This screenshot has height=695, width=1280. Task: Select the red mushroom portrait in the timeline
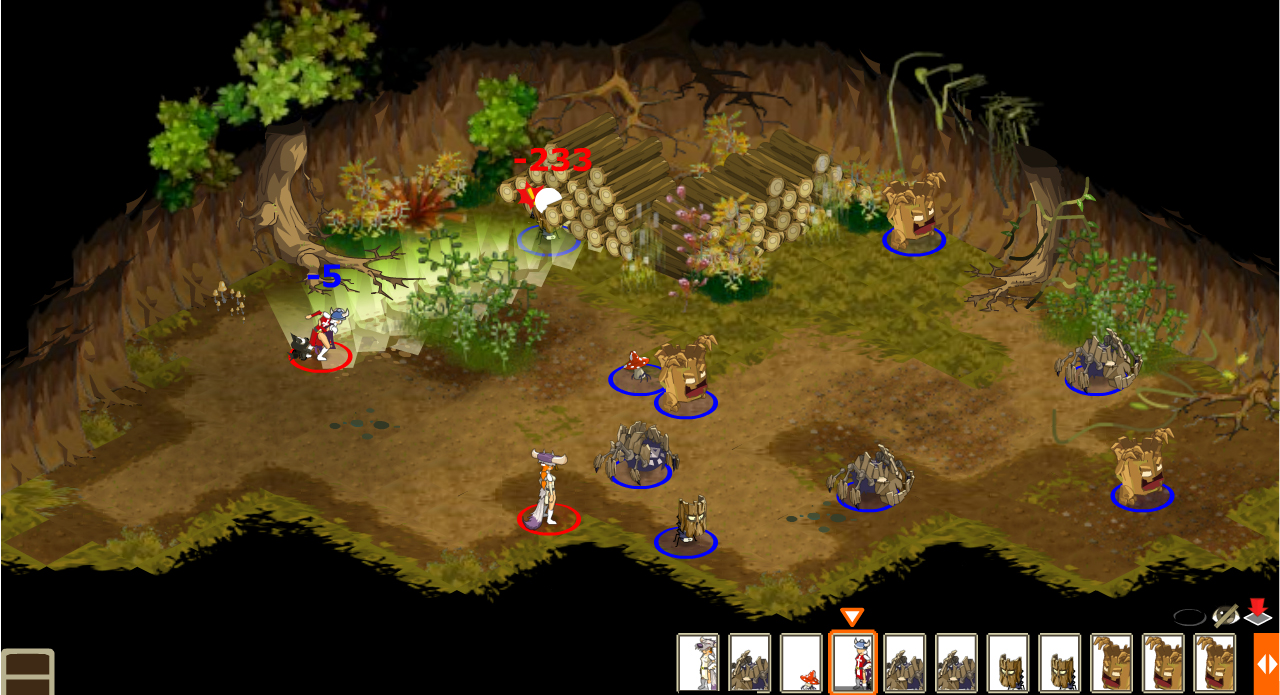[802, 662]
